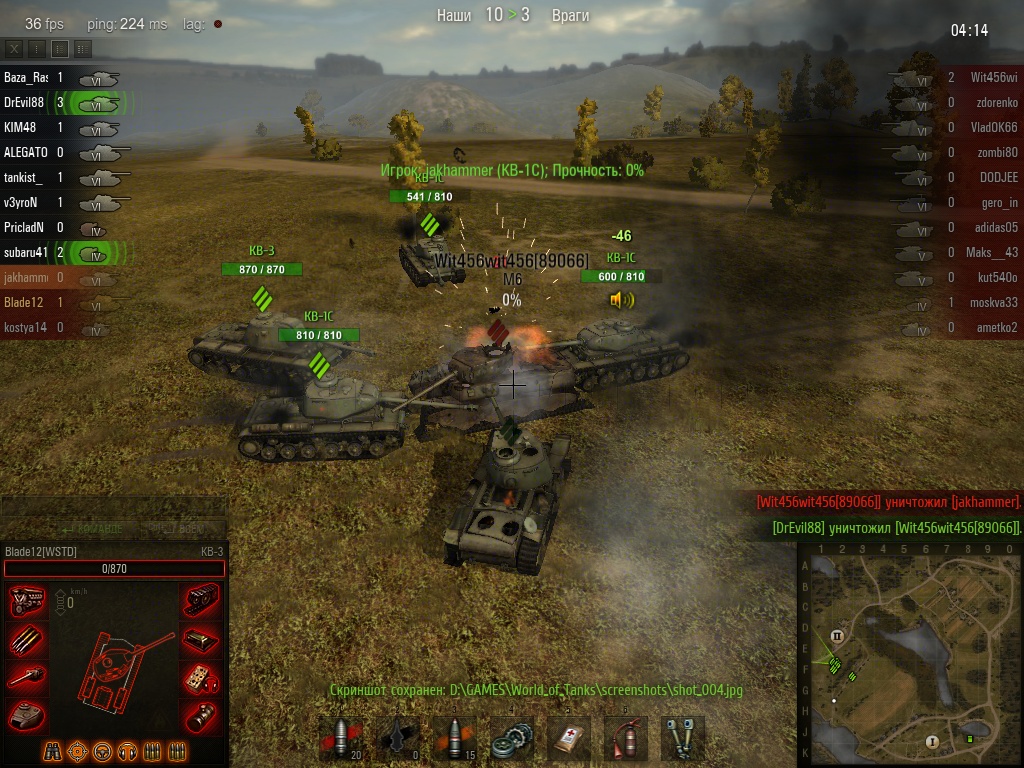Activate the fire extinguisher consumable
Viewport: 1024px width, 768px height.
626,739
